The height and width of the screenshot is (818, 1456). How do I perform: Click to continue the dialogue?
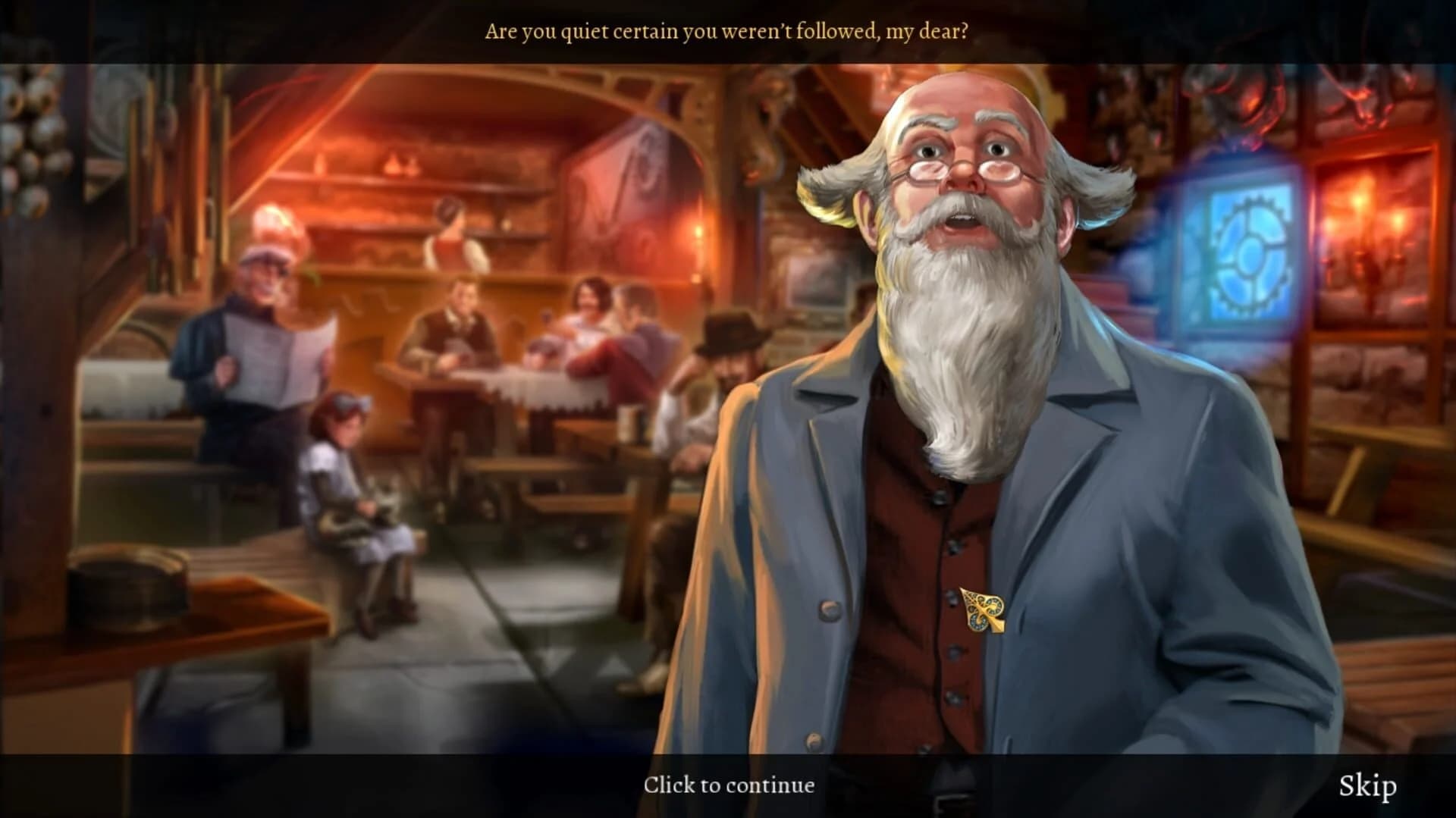click(x=730, y=785)
